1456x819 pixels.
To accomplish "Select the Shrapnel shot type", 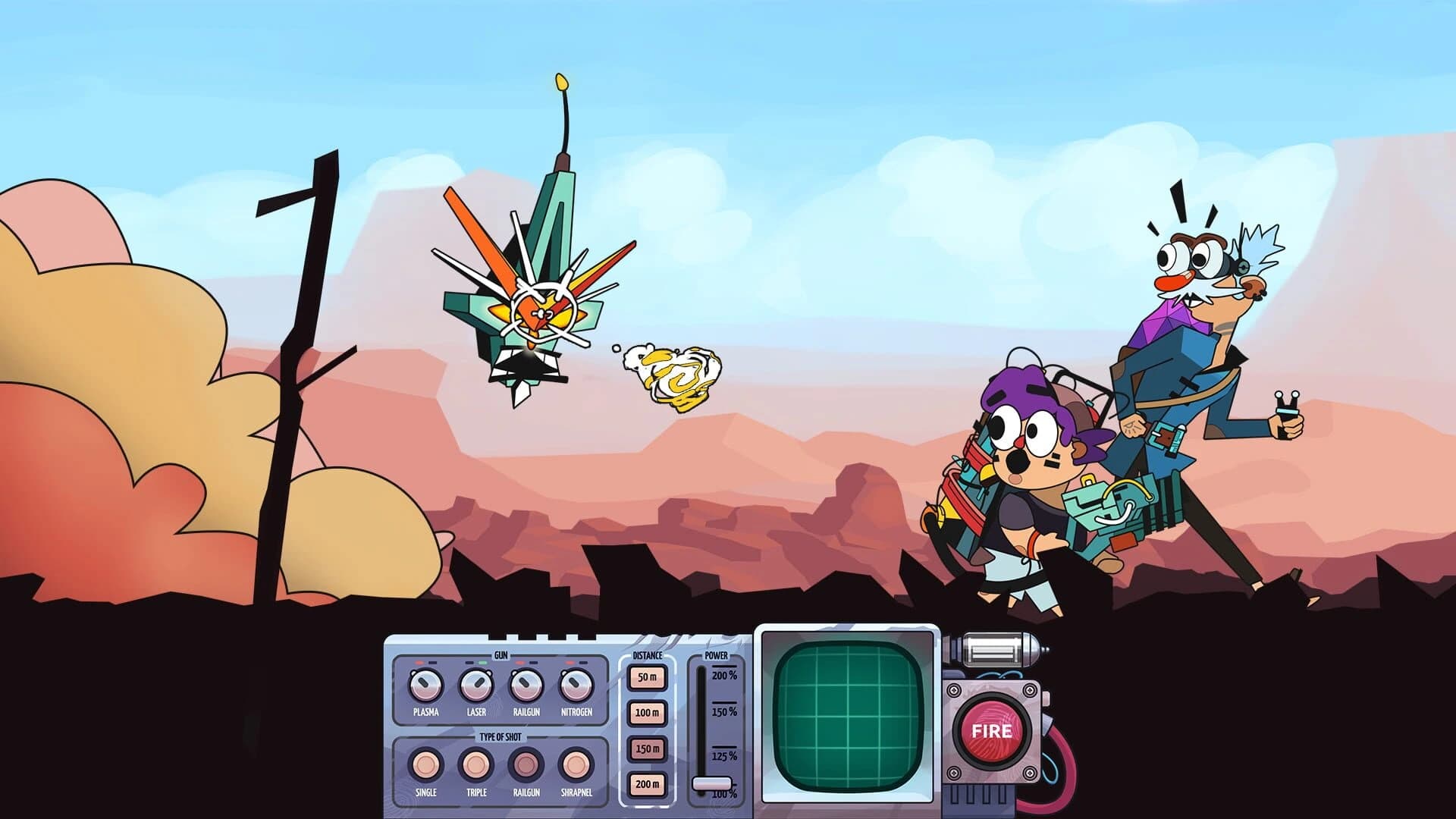I will [x=576, y=765].
